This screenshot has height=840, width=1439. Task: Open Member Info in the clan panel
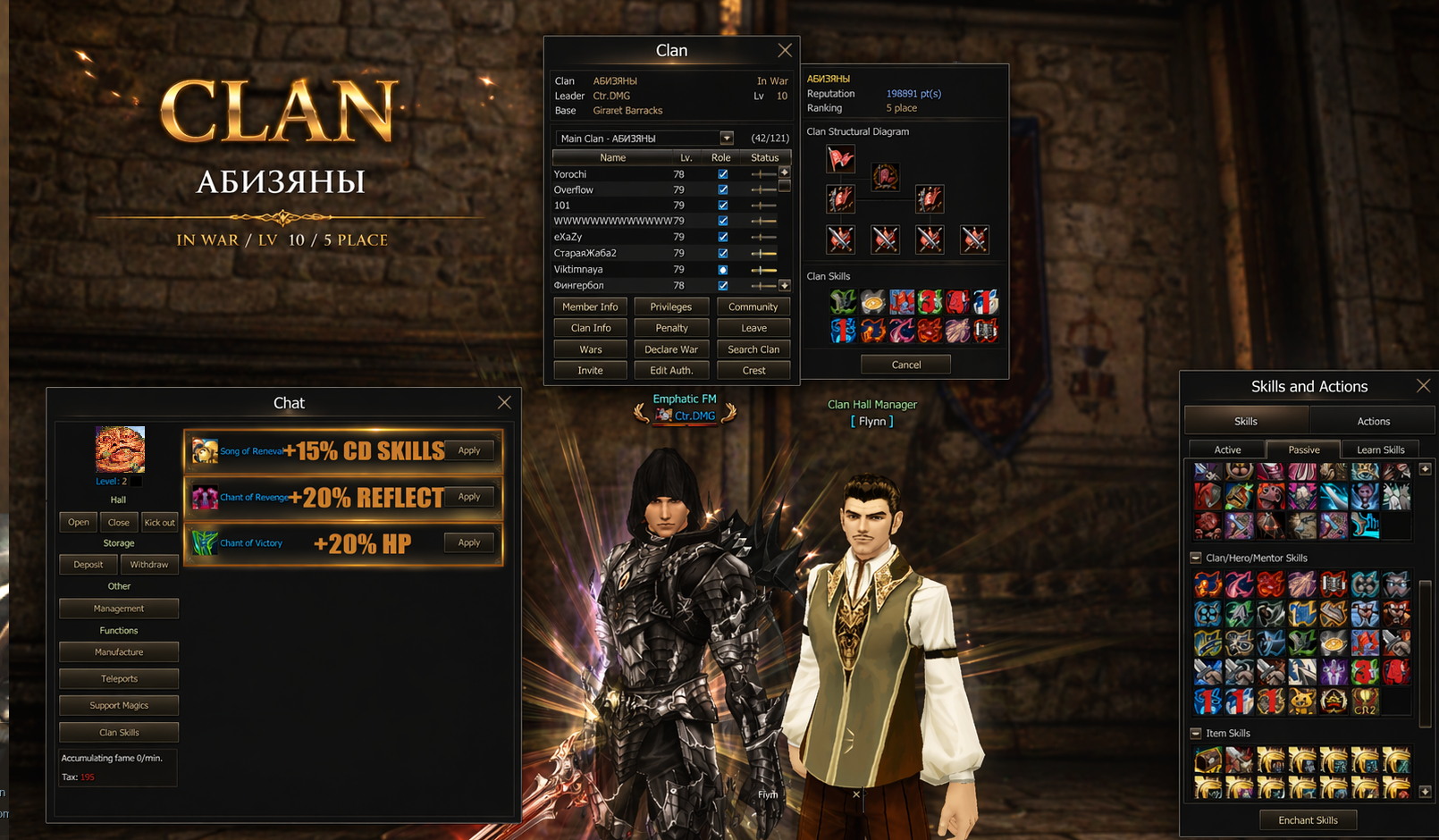pyautogui.click(x=590, y=307)
